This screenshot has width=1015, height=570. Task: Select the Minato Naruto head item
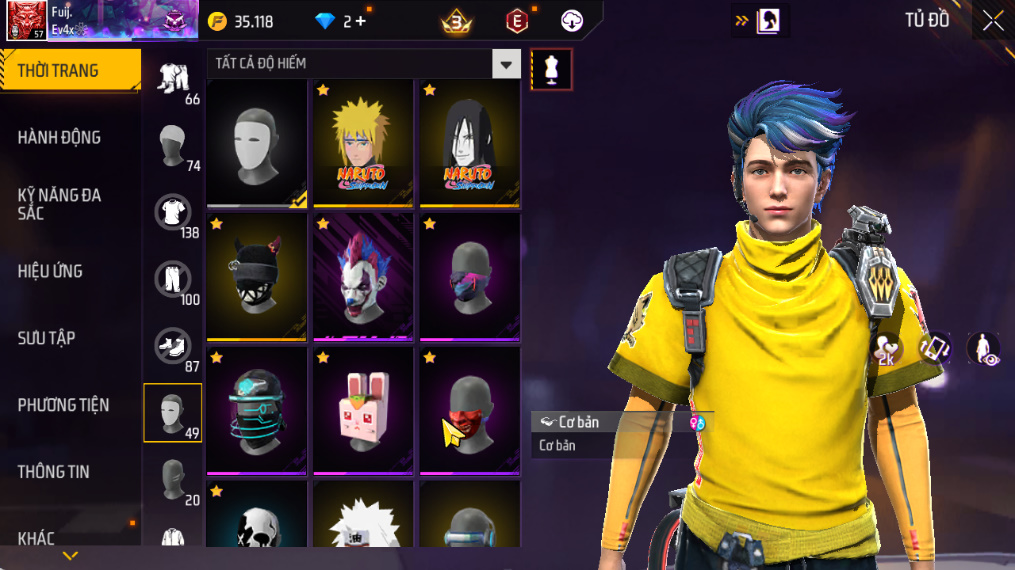[363, 142]
